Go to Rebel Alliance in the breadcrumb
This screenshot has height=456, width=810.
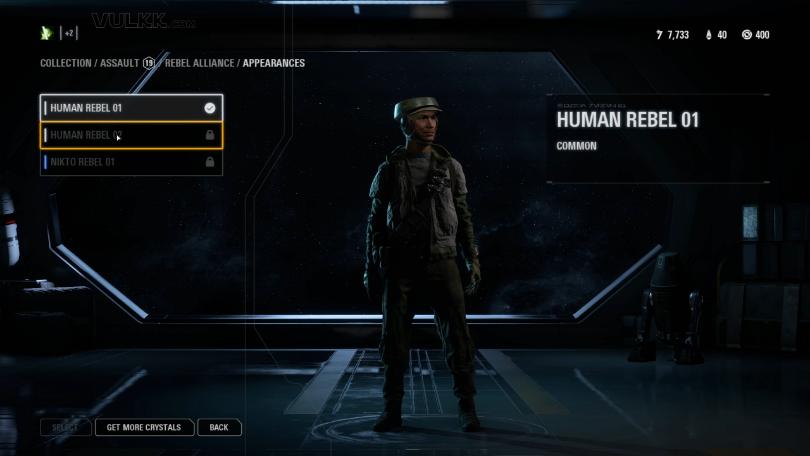pos(199,63)
